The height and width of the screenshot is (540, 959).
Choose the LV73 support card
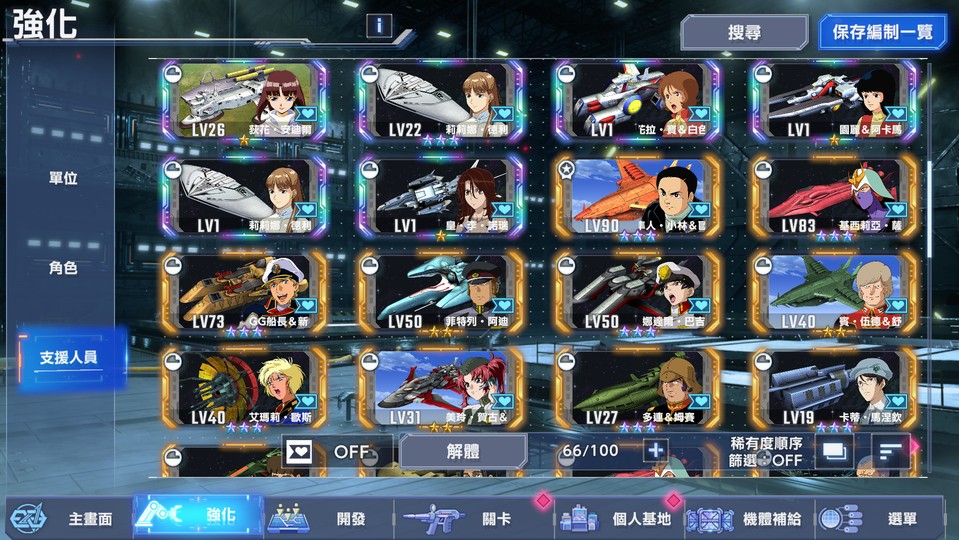[x=244, y=292]
